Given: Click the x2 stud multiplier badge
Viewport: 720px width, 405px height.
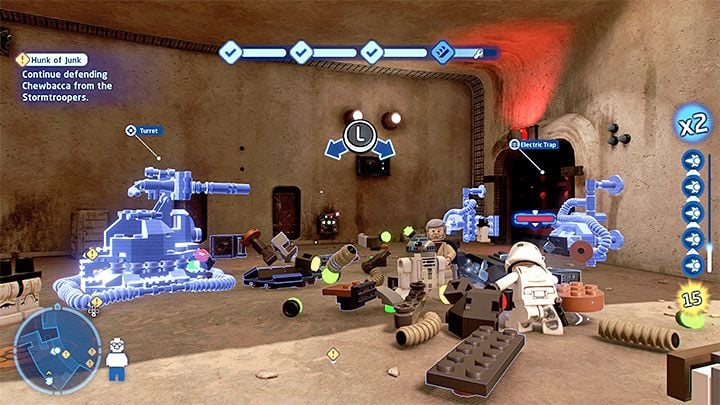Looking at the screenshot, I should [693, 127].
